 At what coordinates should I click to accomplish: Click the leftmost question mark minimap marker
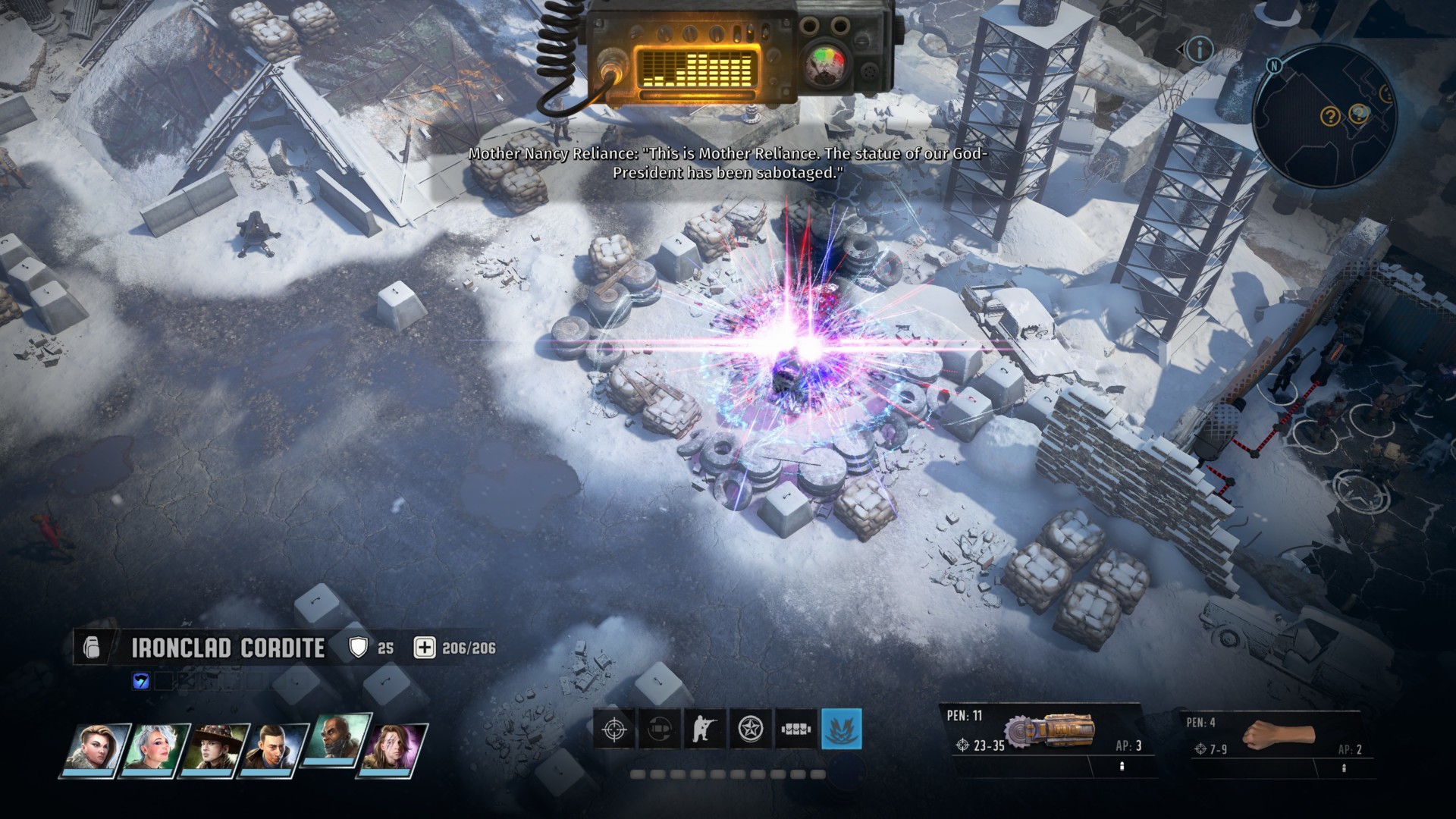[1330, 116]
